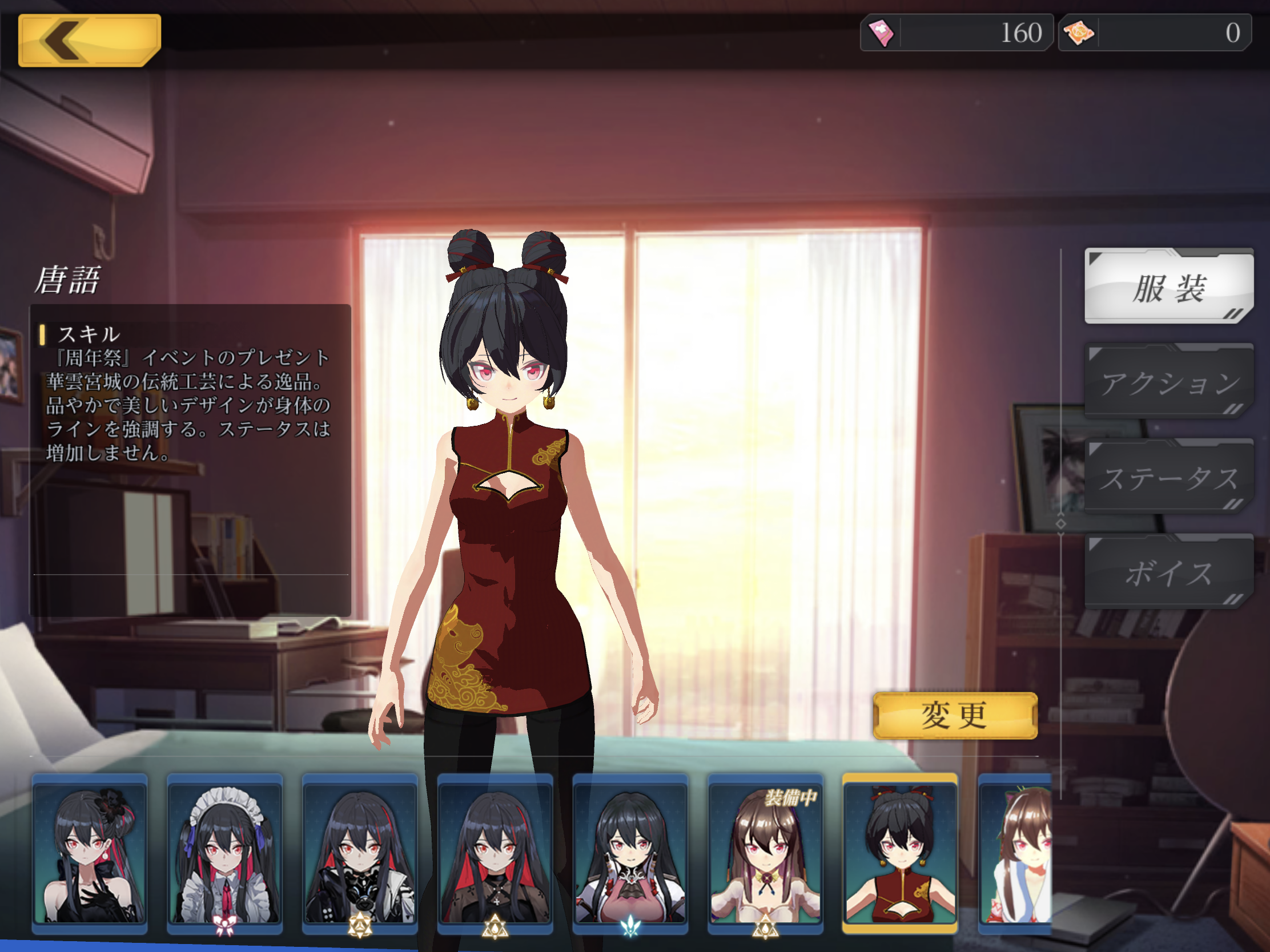Pick the gas mask armor costume thumbnail
Image resolution: width=1270 pixels, height=952 pixels.
tap(360, 853)
